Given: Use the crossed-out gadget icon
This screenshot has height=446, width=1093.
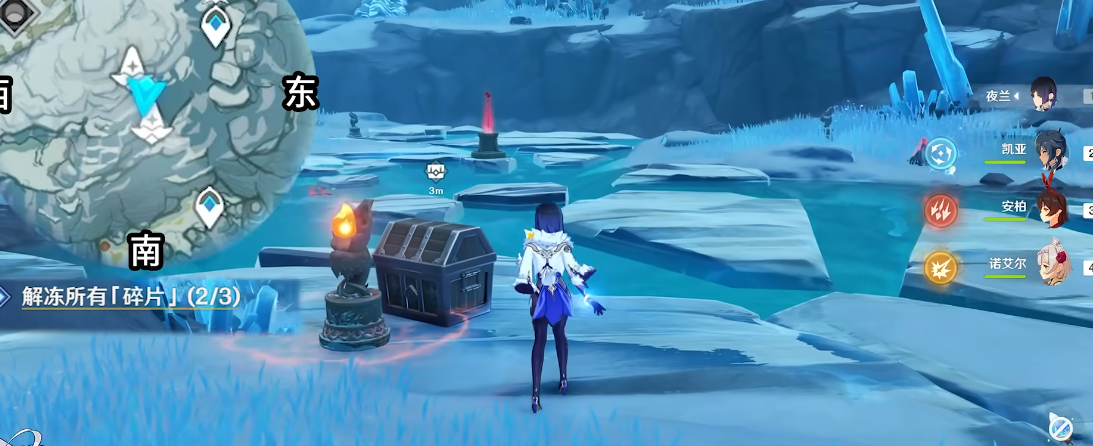Looking at the screenshot, I should tap(1062, 427).
